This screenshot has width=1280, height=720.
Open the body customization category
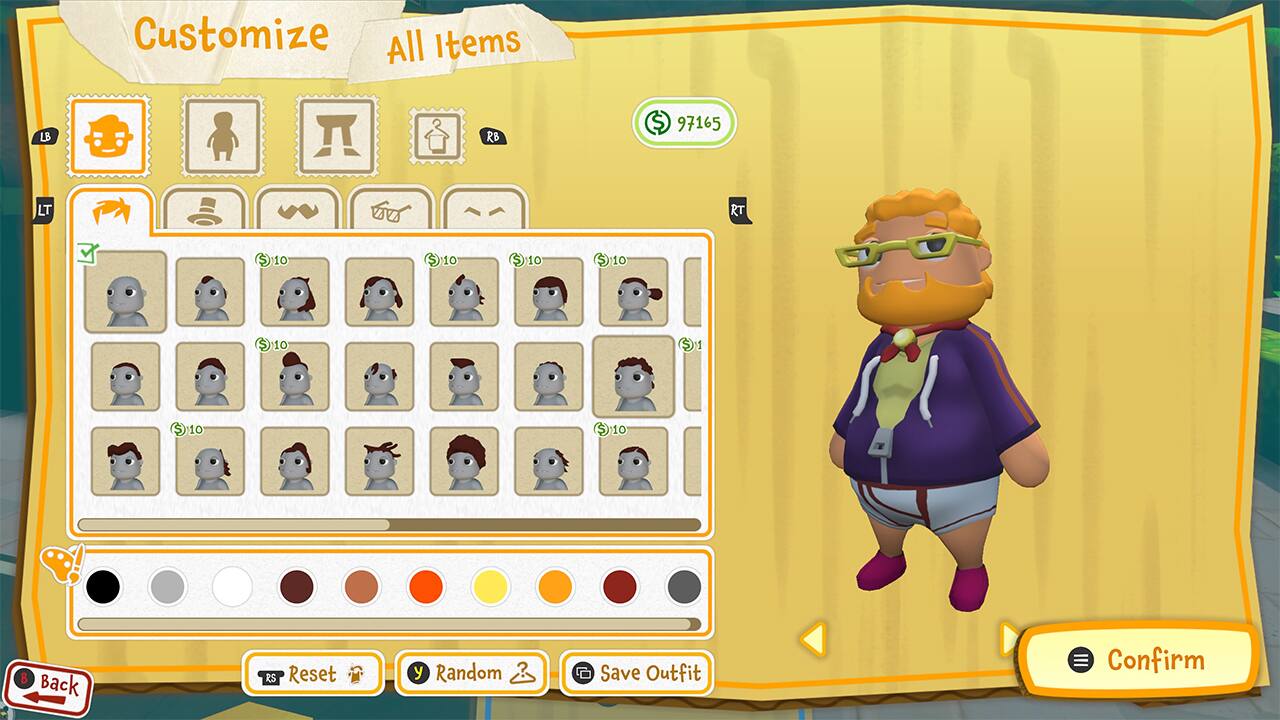point(222,136)
